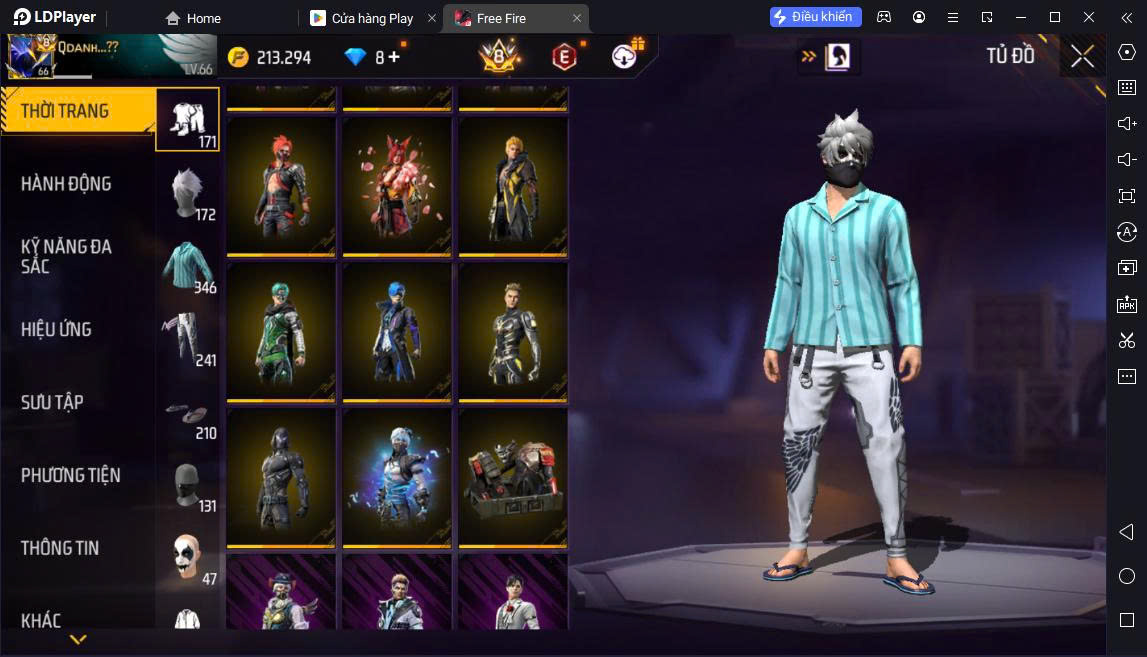Open the clown face mask subcategory
The height and width of the screenshot is (657, 1147).
(189, 557)
